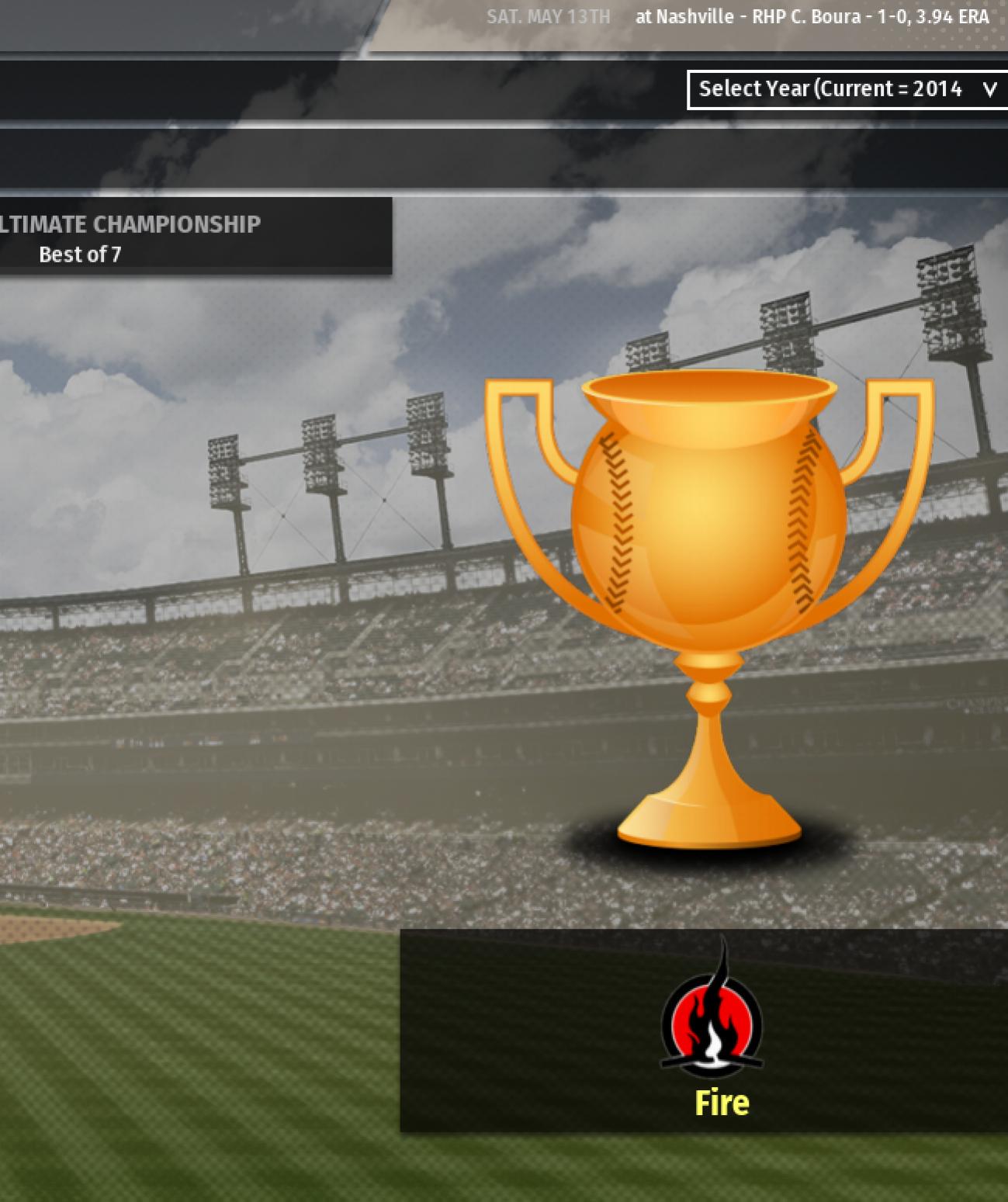Open the next game at Nashville info
The width and height of the screenshot is (1008, 1202).
coord(812,17)
